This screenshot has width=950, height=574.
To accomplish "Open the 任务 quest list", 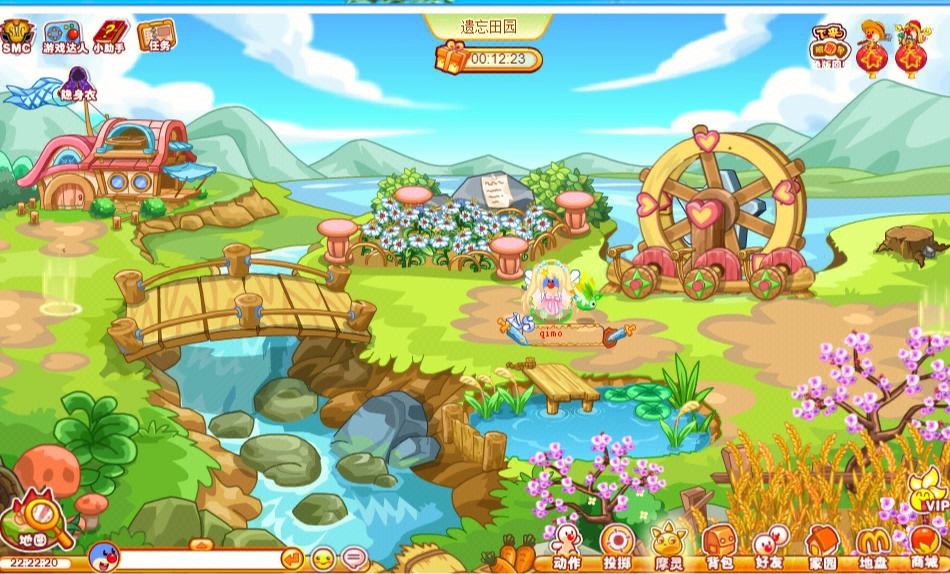I will [154, 36].
